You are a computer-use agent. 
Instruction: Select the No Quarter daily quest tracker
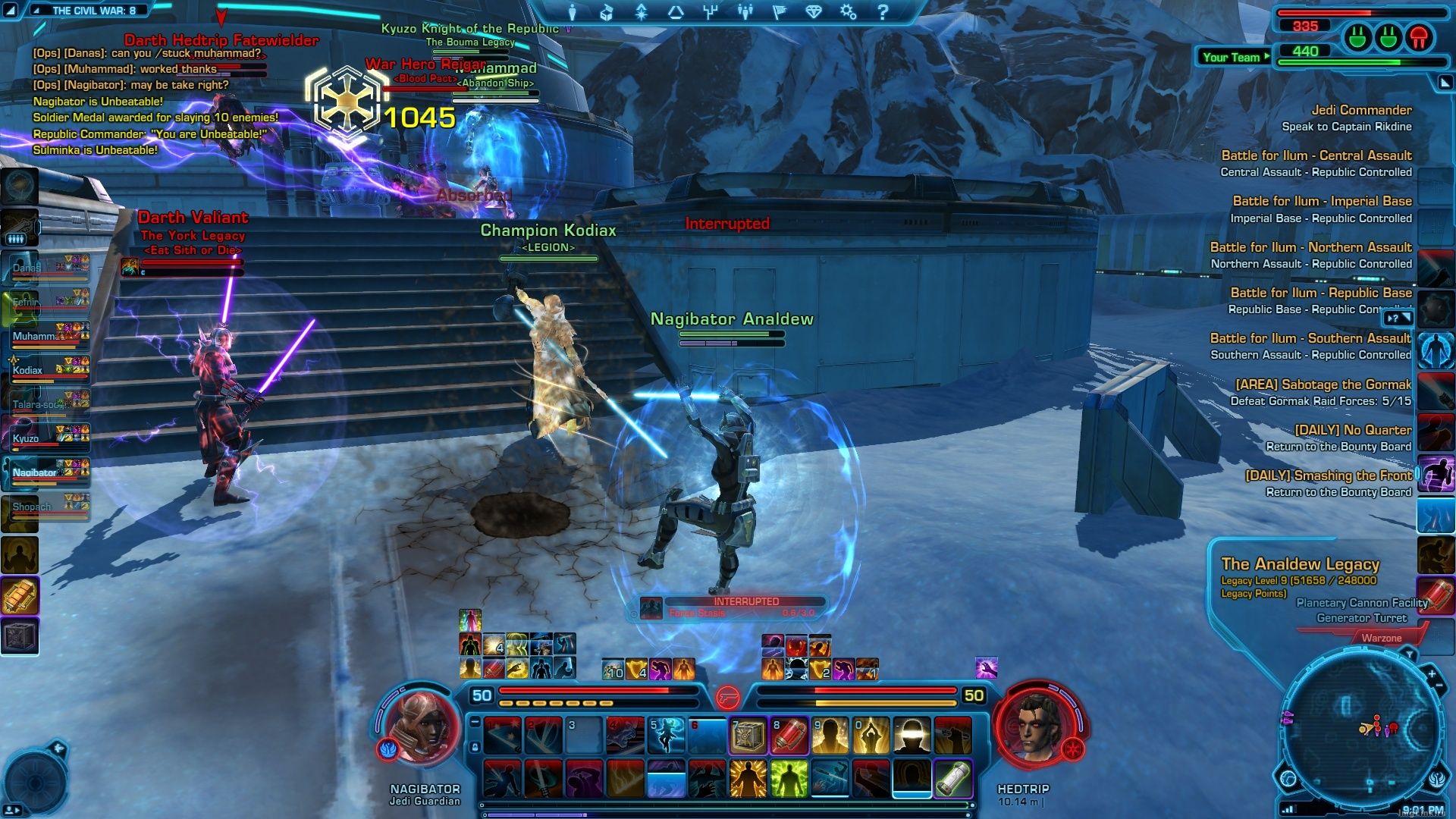coord(1352,430)
